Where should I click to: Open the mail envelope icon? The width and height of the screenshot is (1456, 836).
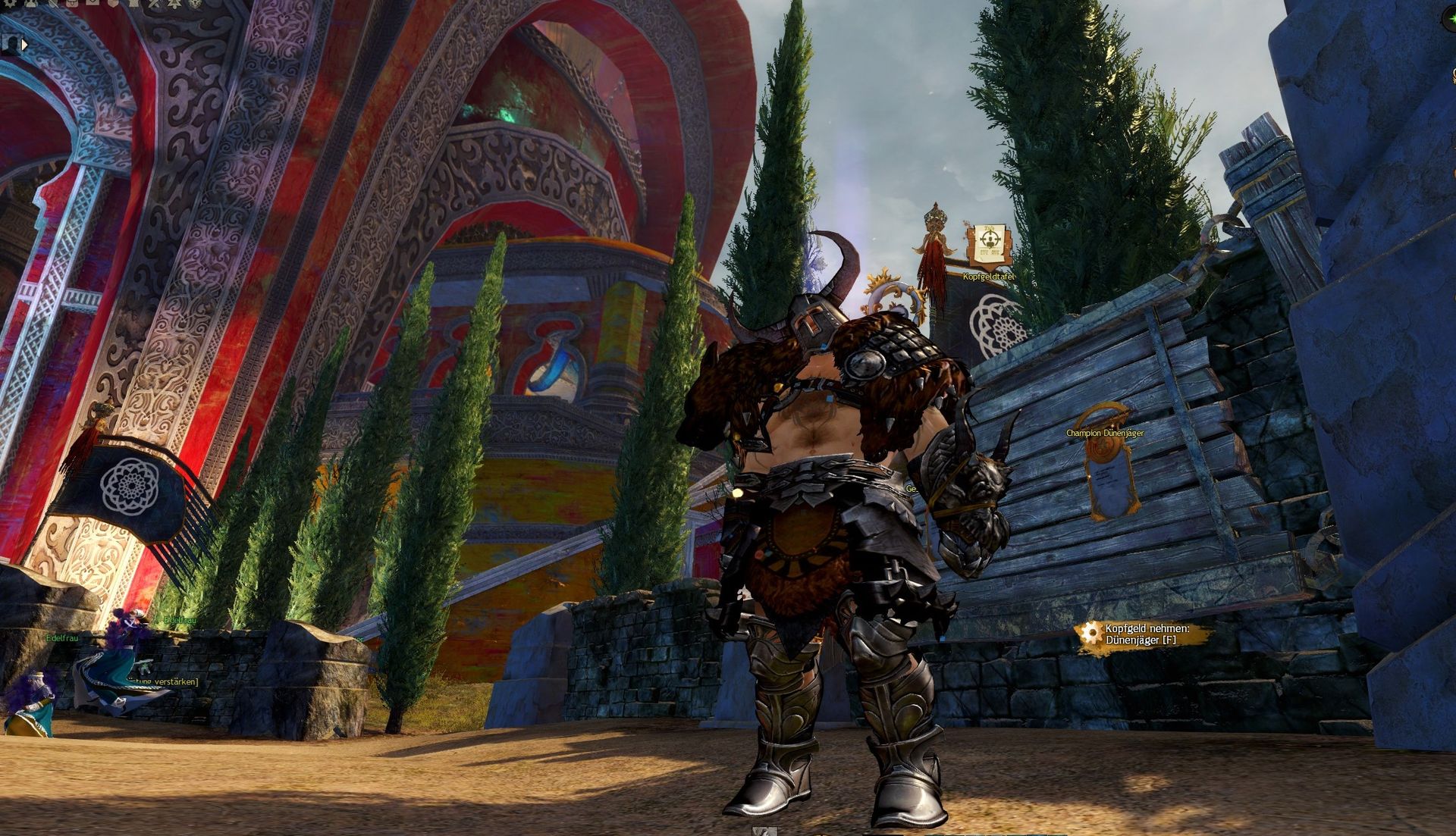point(93,2)
